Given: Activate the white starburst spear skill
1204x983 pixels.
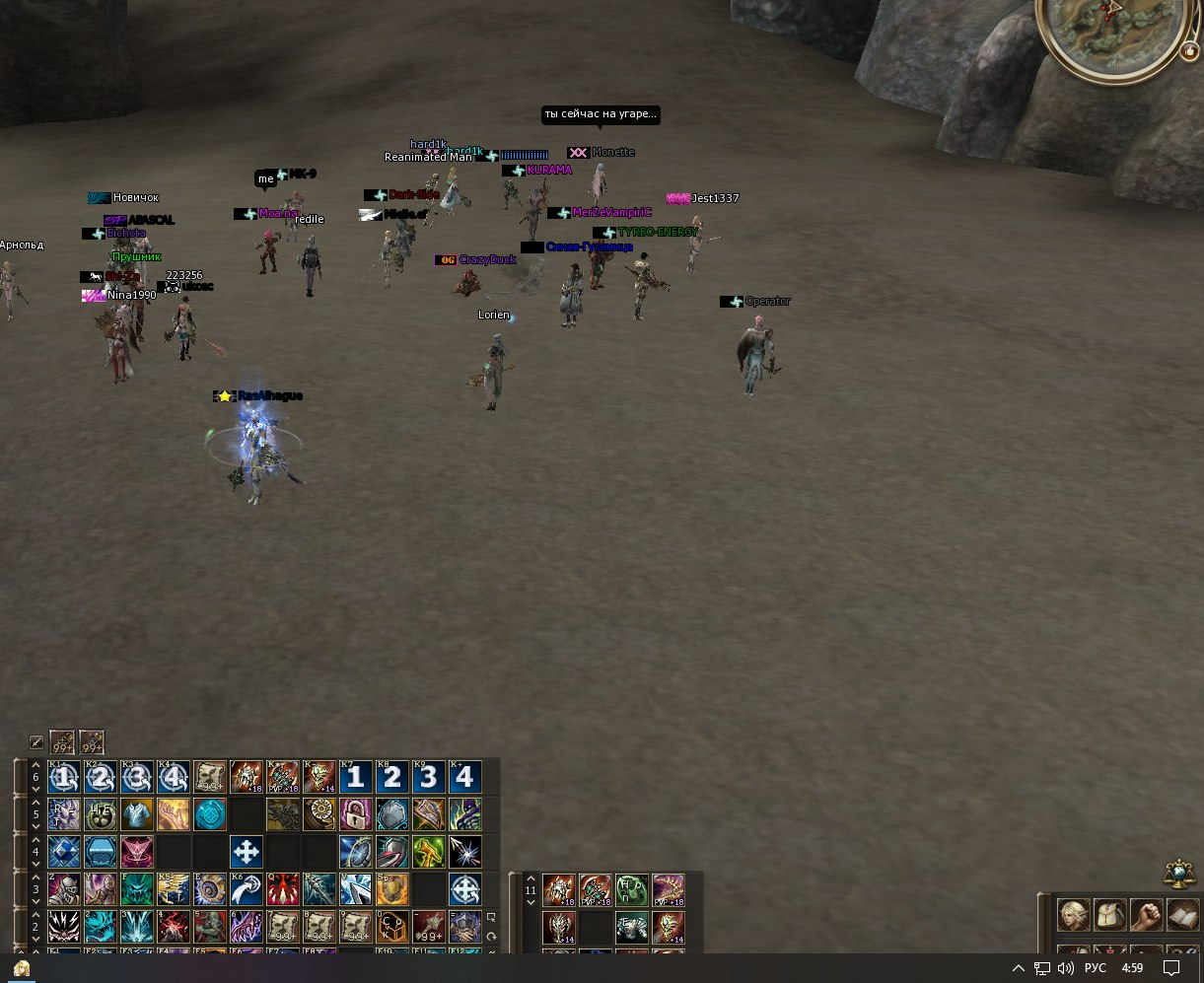Looking at the screenshot, I should [464, 852].
